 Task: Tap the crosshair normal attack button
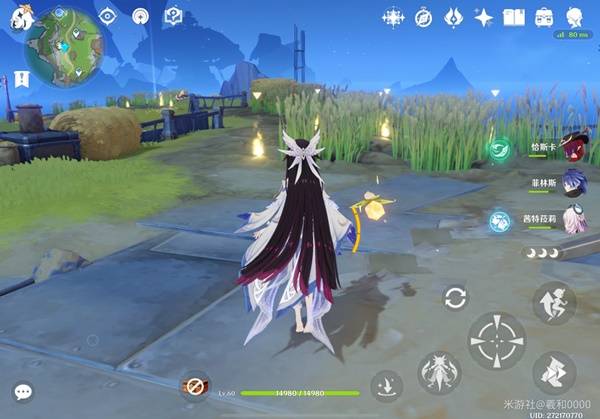tap(497, 340)
